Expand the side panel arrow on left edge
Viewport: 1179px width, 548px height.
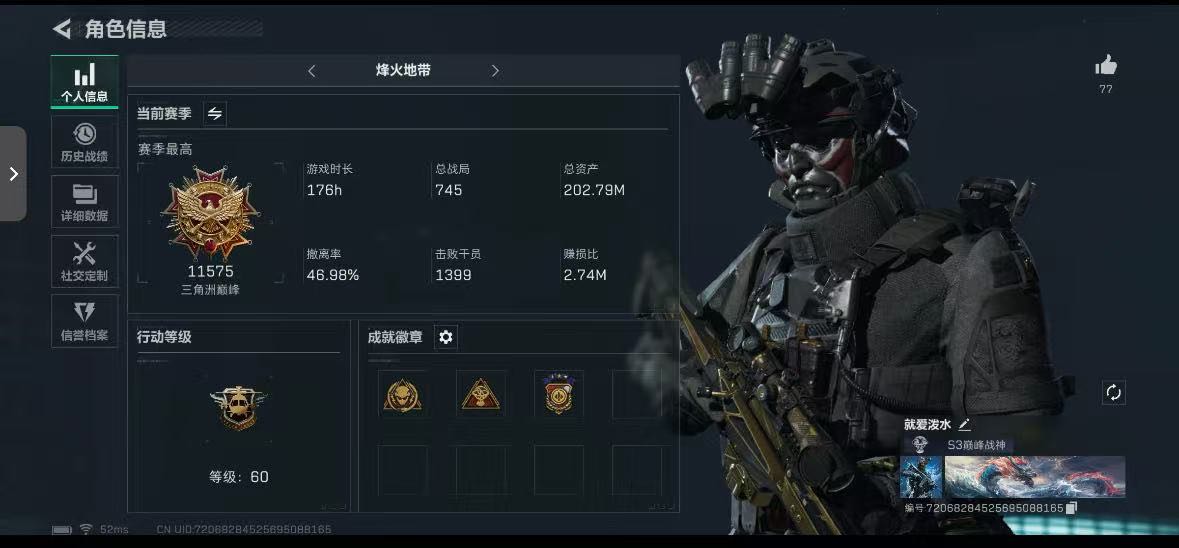[x=13, y=174]
